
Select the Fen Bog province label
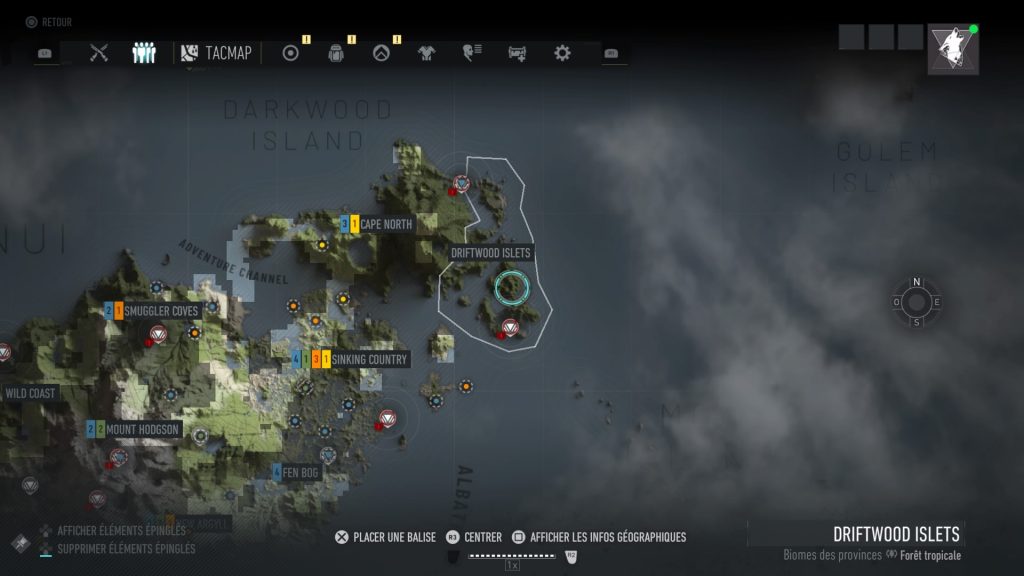(302, 471)
